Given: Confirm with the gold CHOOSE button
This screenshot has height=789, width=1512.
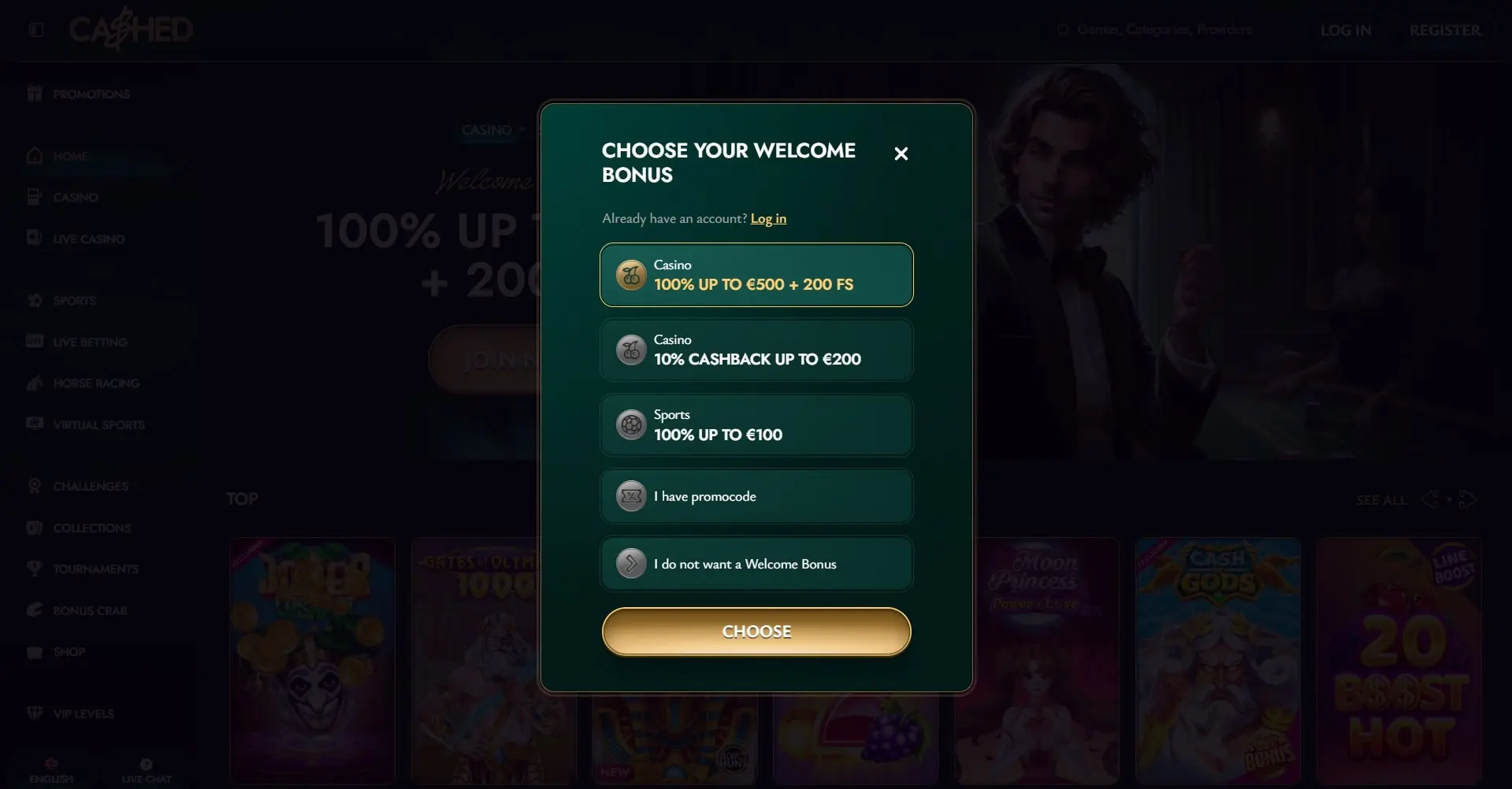Looking at the screenshot, I should click(x=756, y=632).
